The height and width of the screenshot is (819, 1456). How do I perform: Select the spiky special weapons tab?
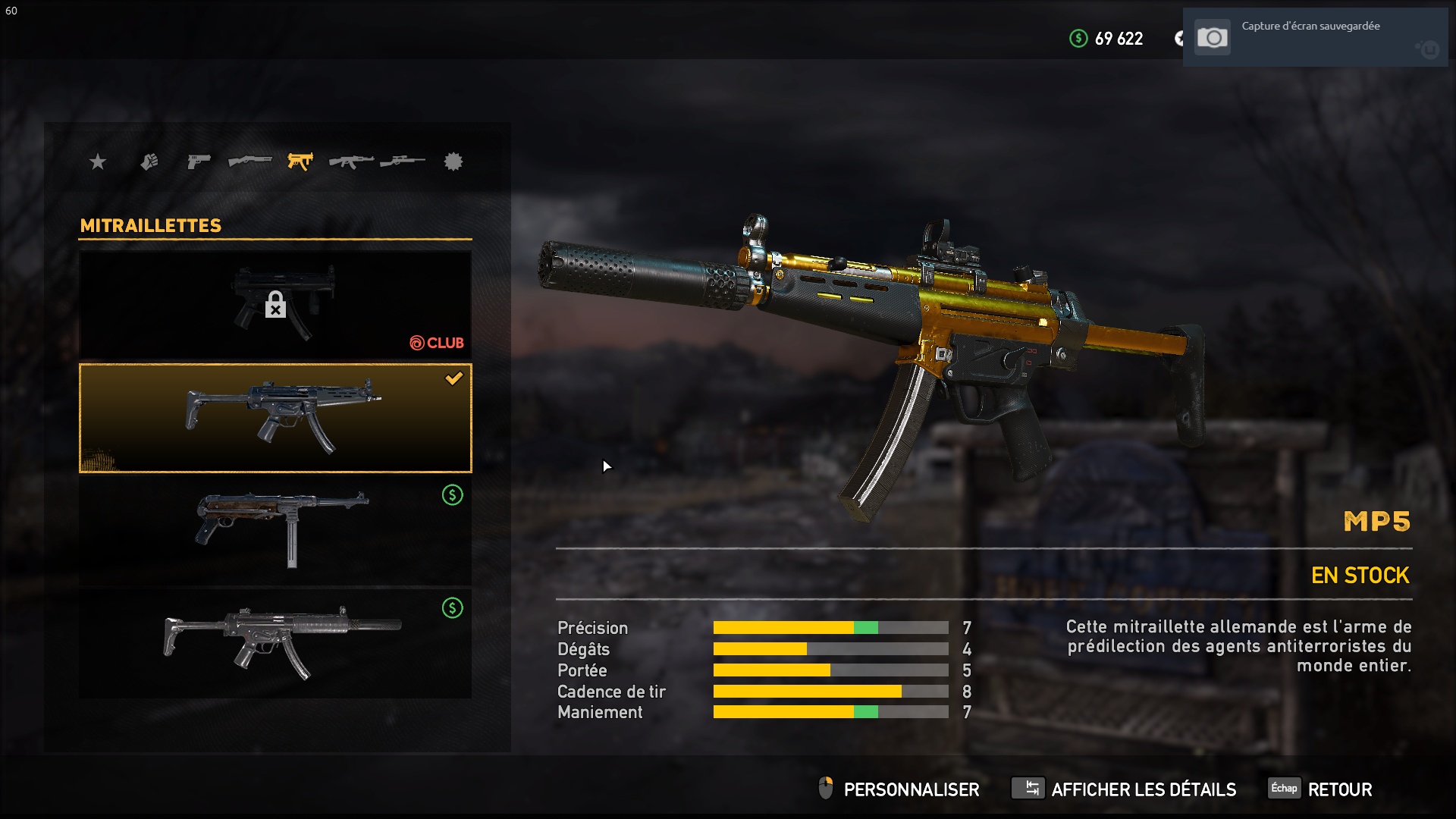(453, 162)
